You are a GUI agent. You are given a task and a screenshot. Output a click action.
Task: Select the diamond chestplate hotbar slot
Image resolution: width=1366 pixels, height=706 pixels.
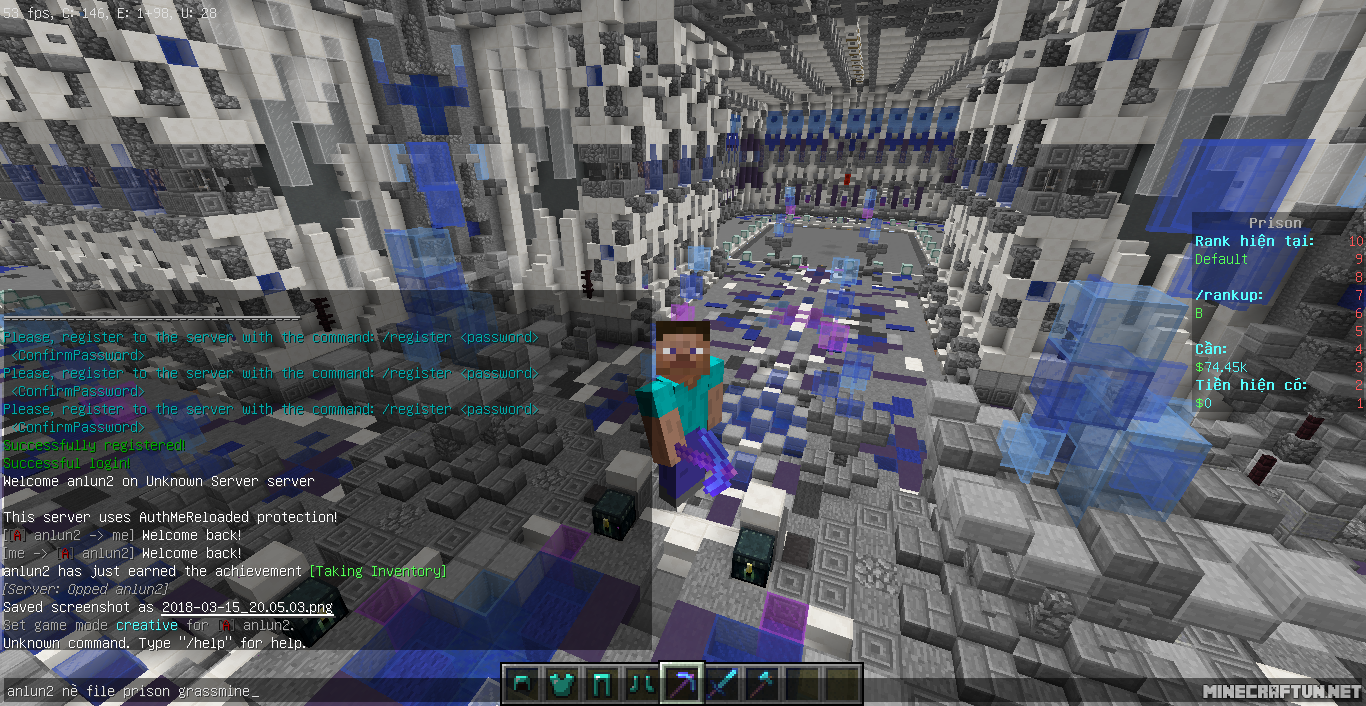(x=561, y=683)
